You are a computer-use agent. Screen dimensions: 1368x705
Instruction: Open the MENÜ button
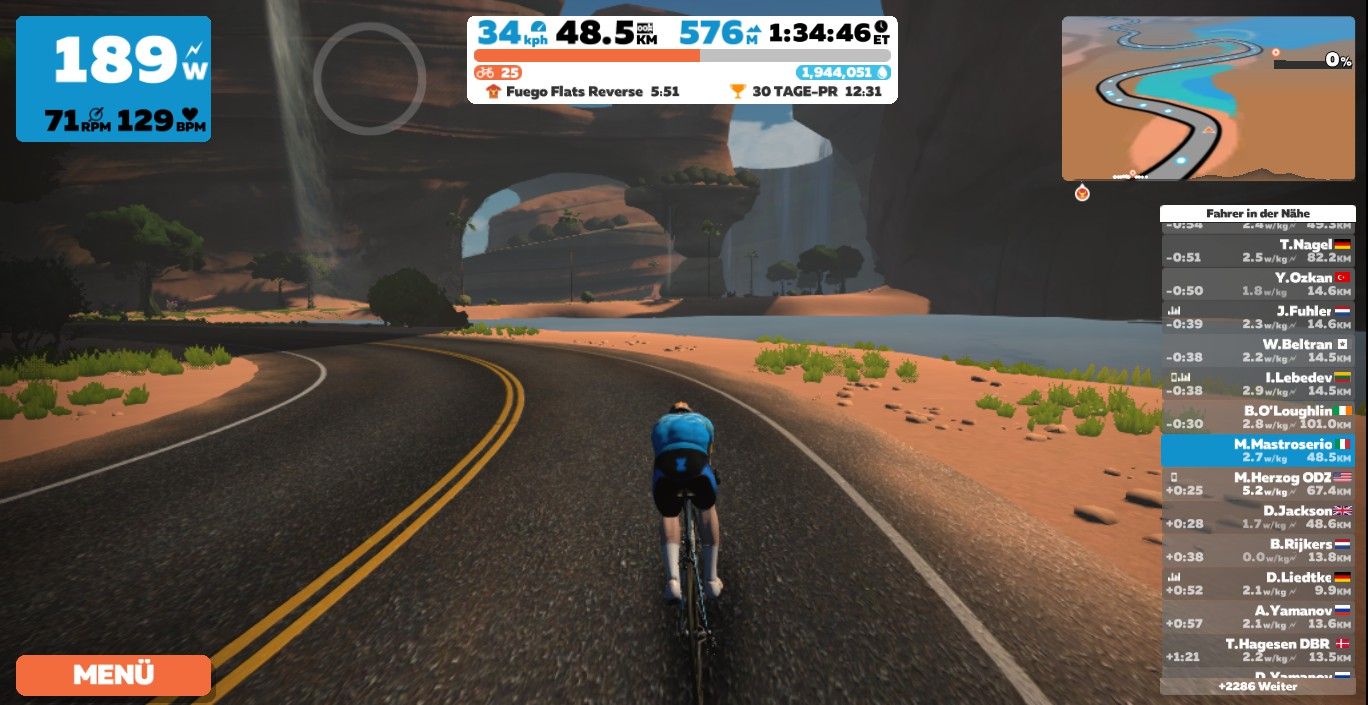113,675
